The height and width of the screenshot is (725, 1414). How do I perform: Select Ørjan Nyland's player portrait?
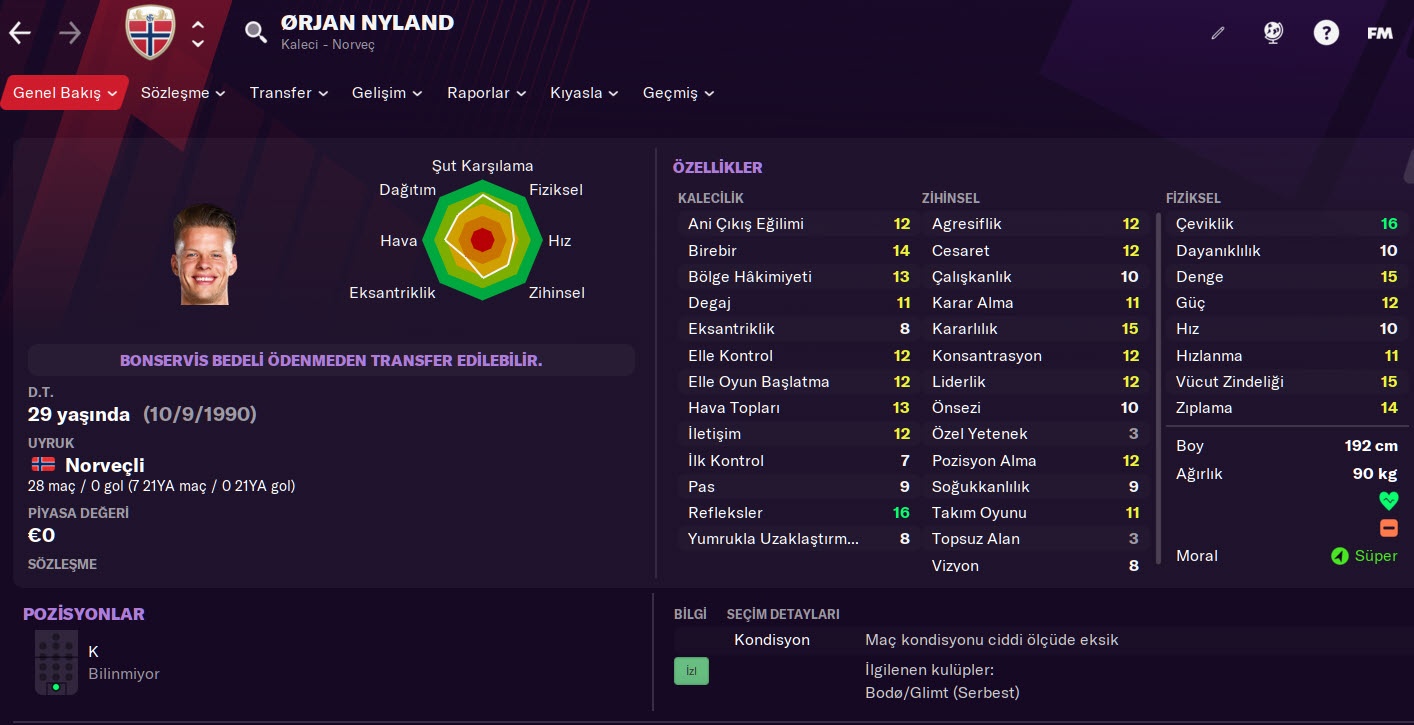[x=205, y=255]
